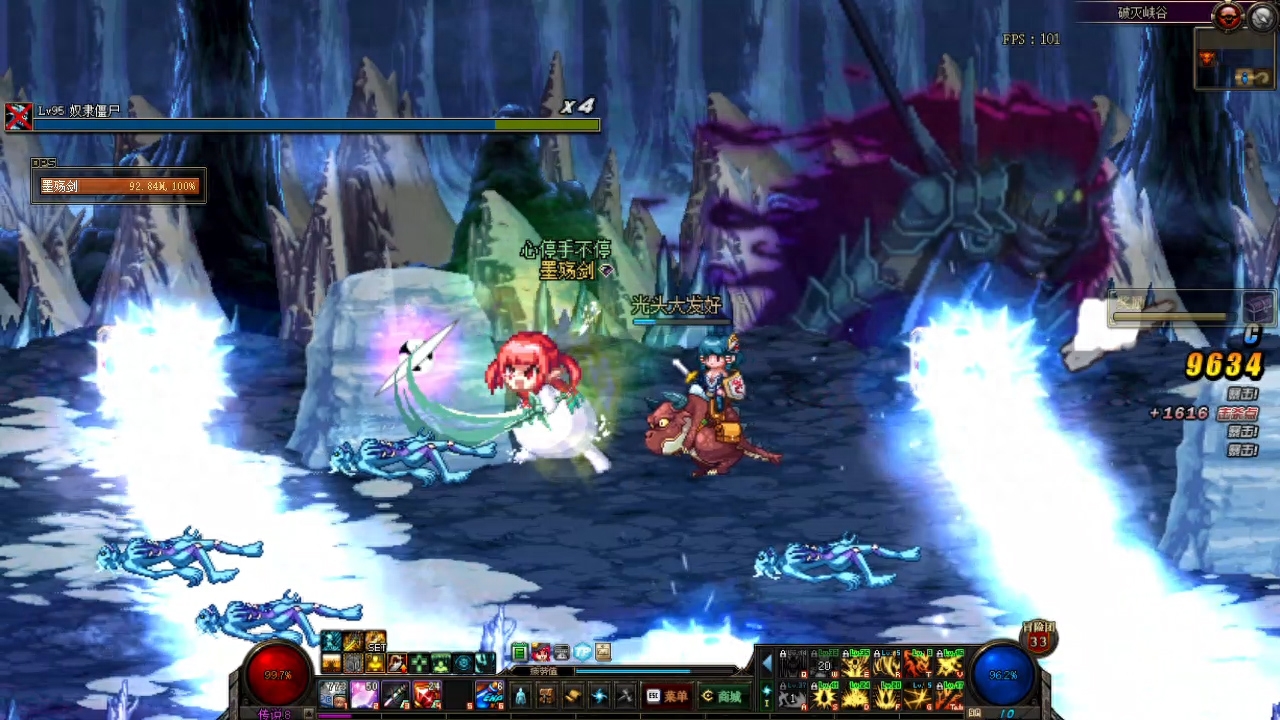This screenshot has width=1280, height=720.
Task: Activate the skill bound to Q
Action: [793, 664]
